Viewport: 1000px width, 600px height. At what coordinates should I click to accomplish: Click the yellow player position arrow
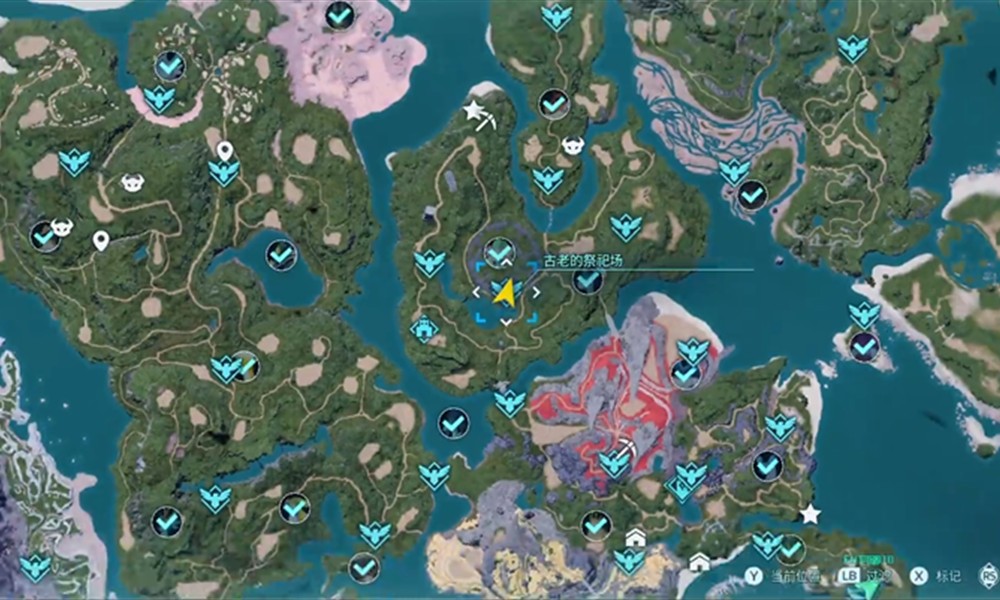click(506, 293)
